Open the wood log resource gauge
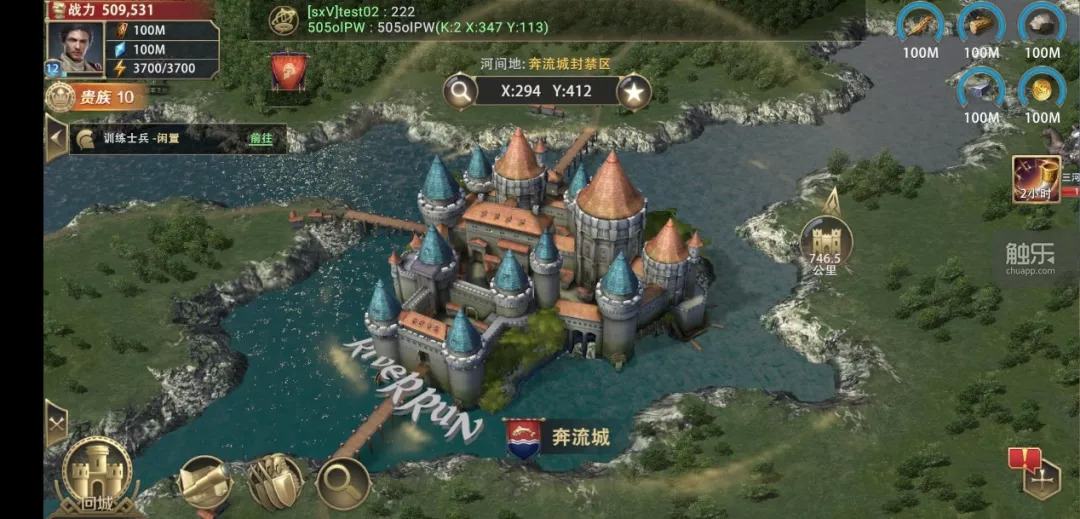This screenshot has height=519, width=1080. 981,26
